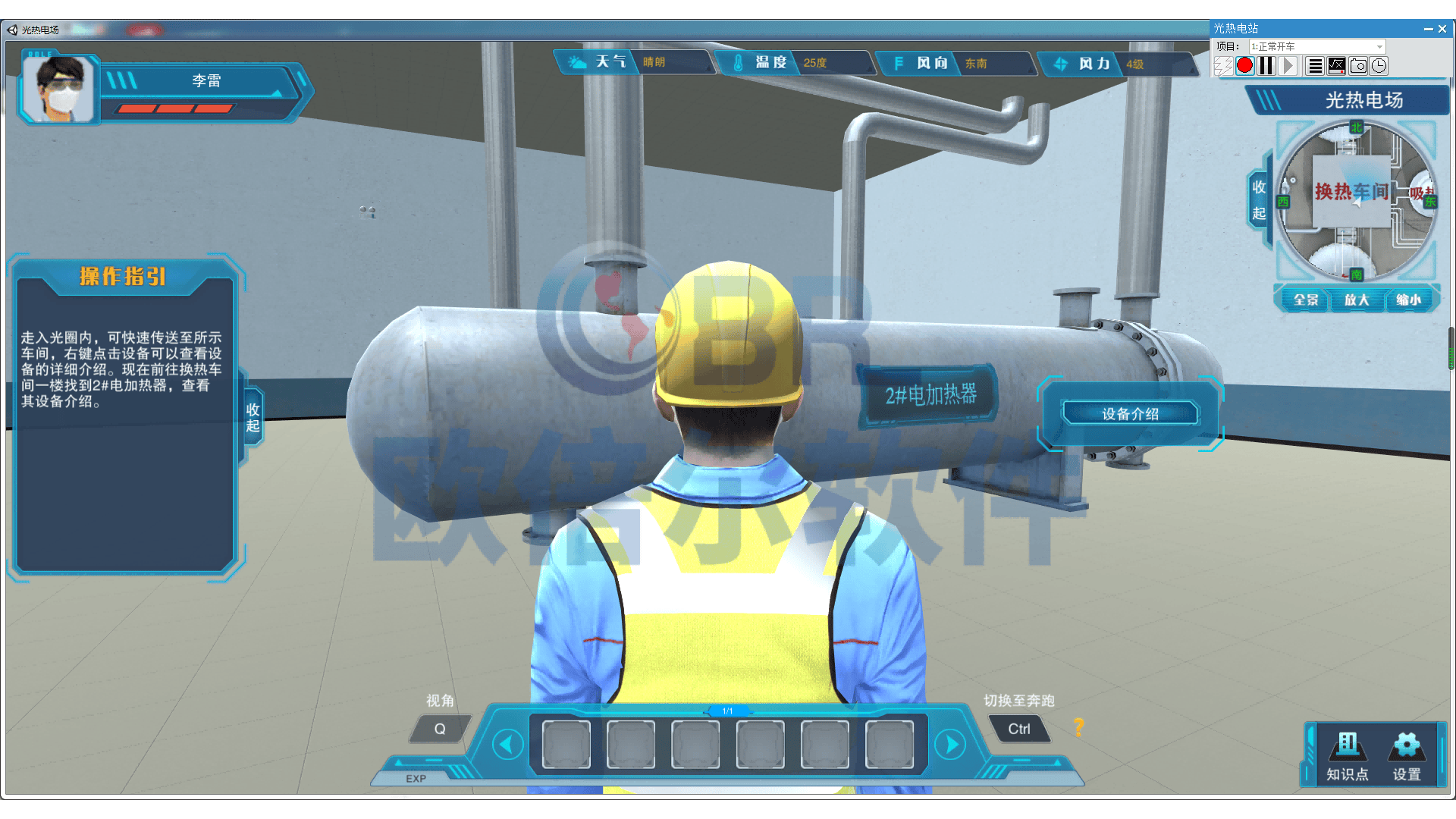Close the 光热电站 control window
The width and height of the screenshot is (1456, 819).
click(1442, 29)
